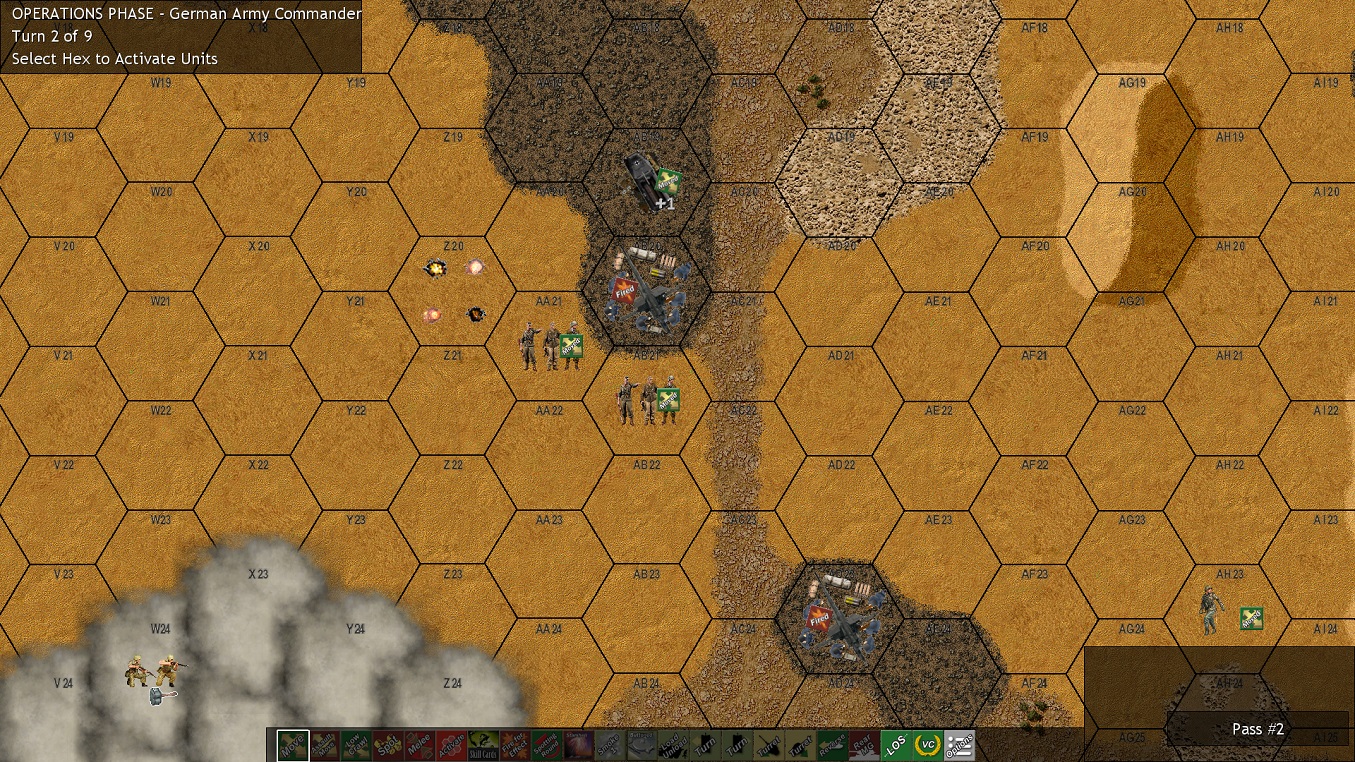This screenshot has height=762, width=1355.
Task: Open the Options menu icon
Action: (x=961, y=744)
